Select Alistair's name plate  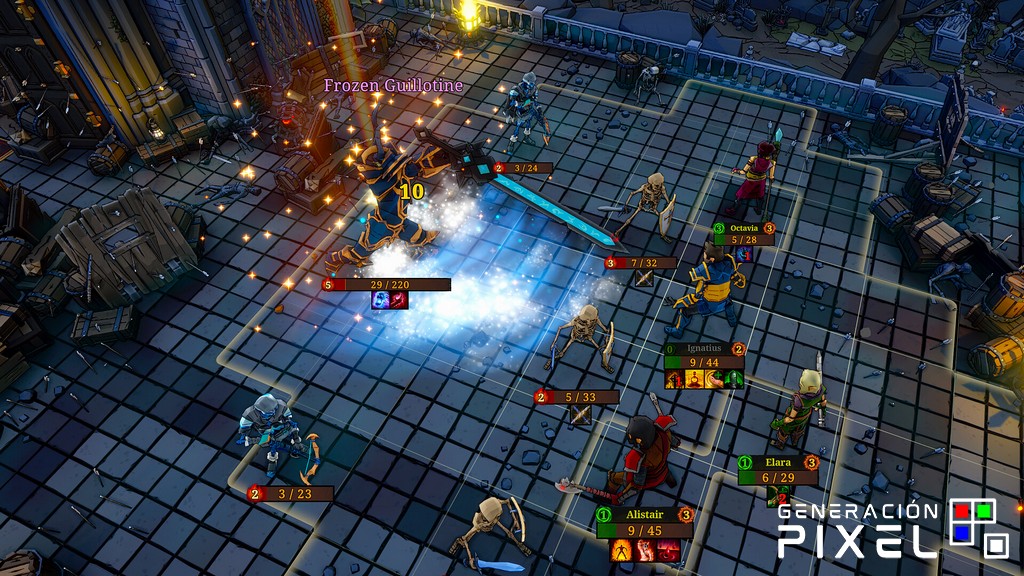point(644,514)
